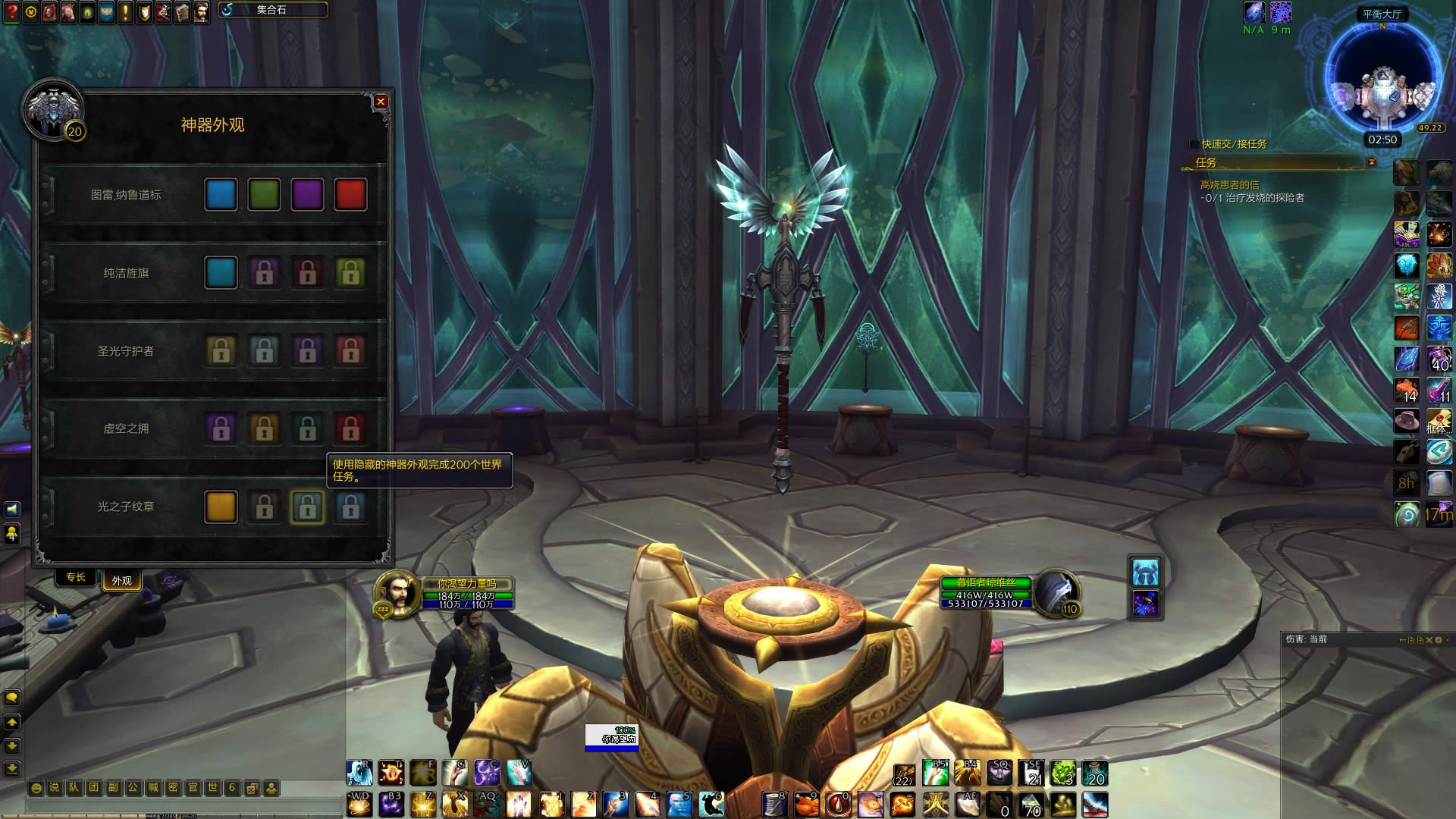Choose the green swatch for 图雷,纳鲁道标

[264, 195]
